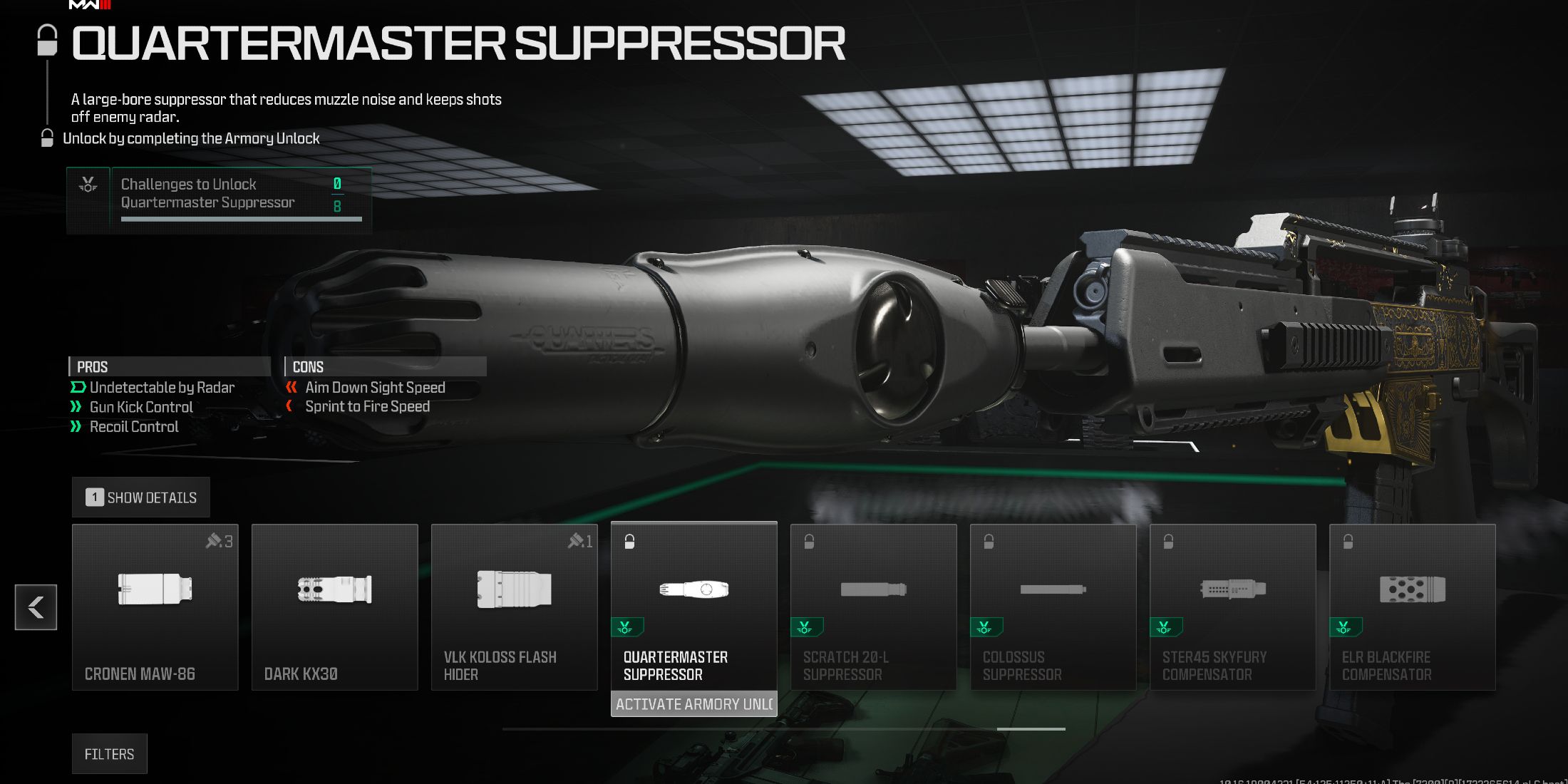The image size is (1568, 784).
Task: Toggle Show Details view
Action: pyautogui.click(x=141, y=497)
